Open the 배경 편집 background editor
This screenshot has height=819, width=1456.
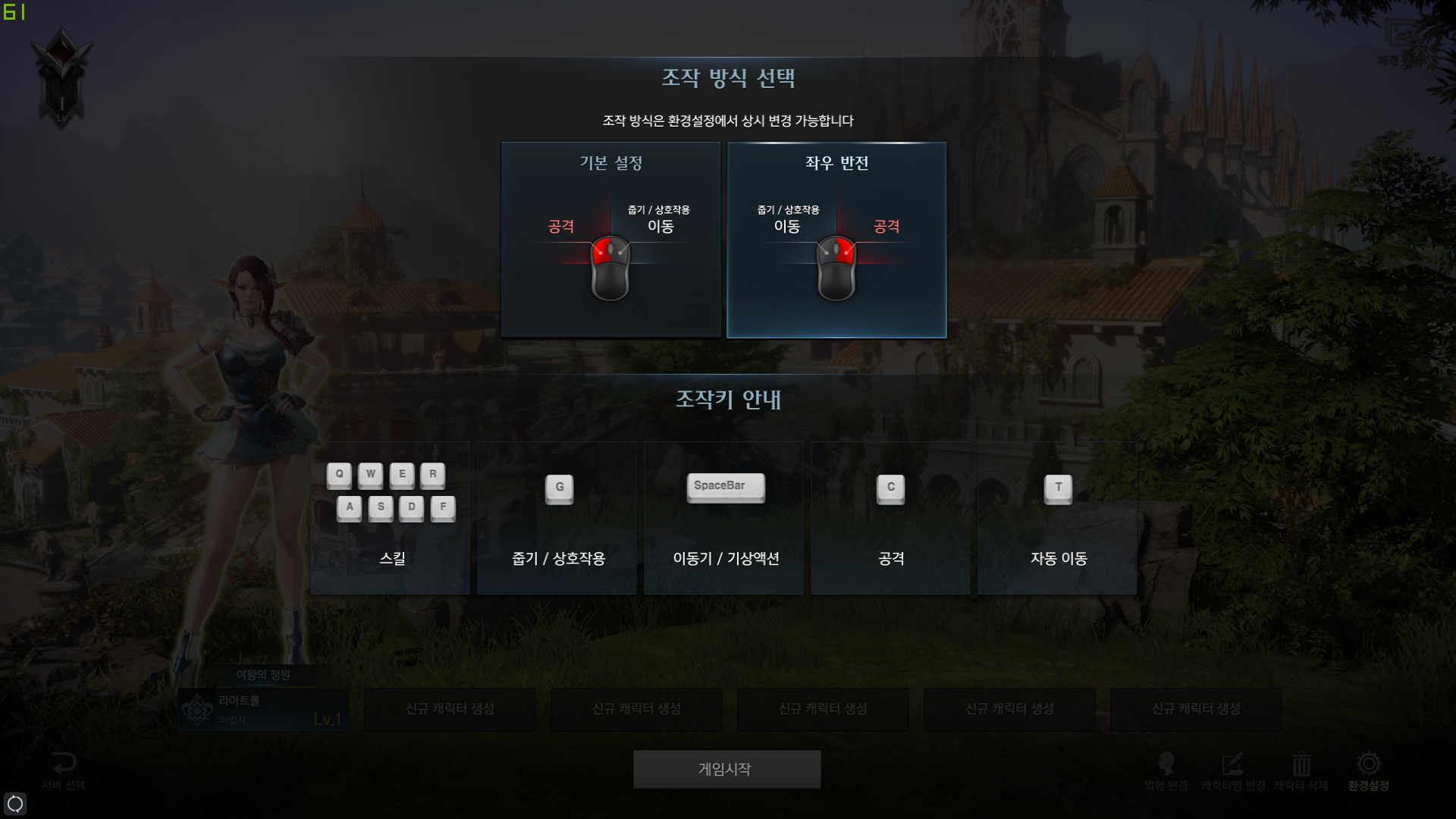(x=1400, y=42)
